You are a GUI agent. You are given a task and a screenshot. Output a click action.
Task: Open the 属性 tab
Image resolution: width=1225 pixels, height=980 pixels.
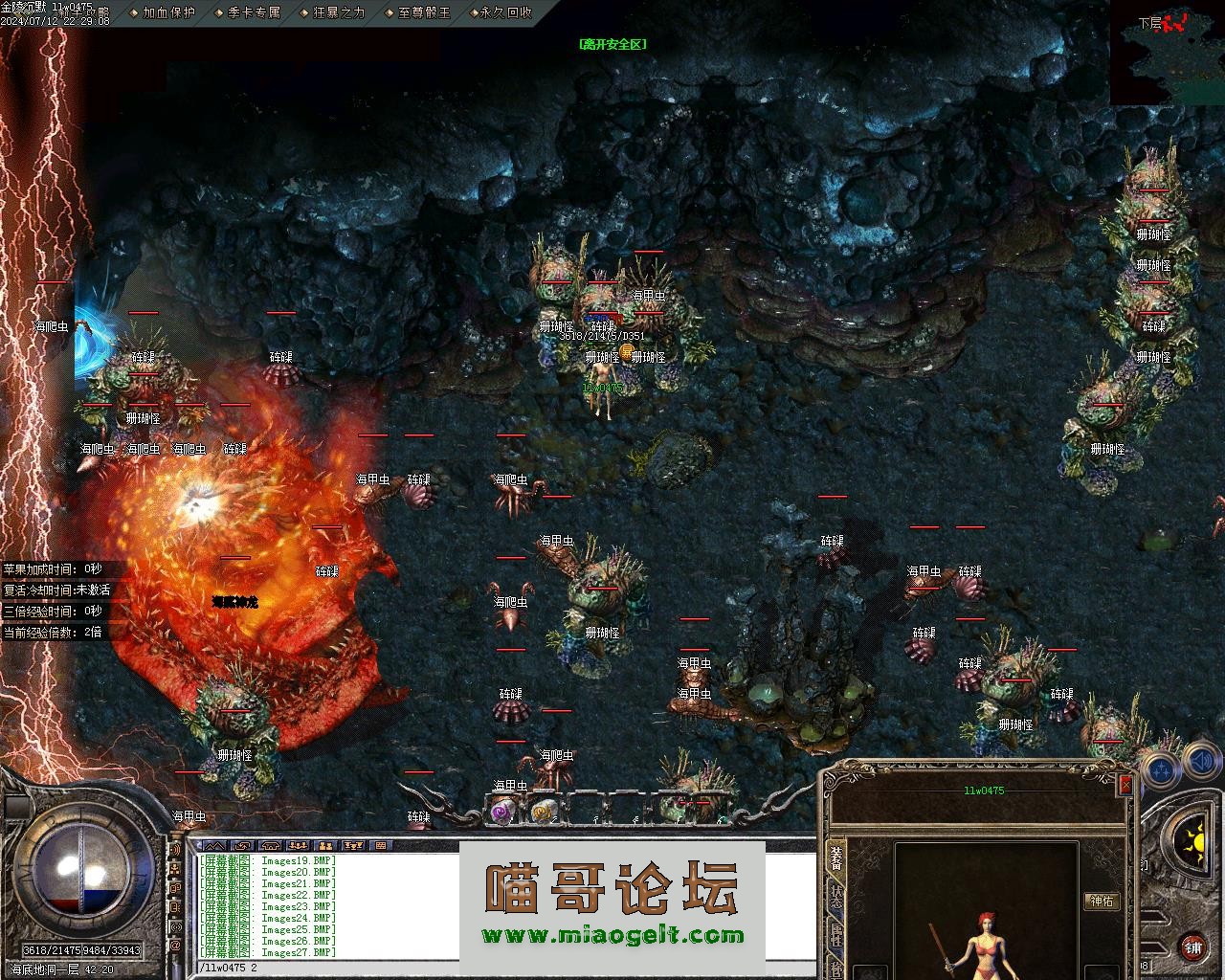point(837,936)
